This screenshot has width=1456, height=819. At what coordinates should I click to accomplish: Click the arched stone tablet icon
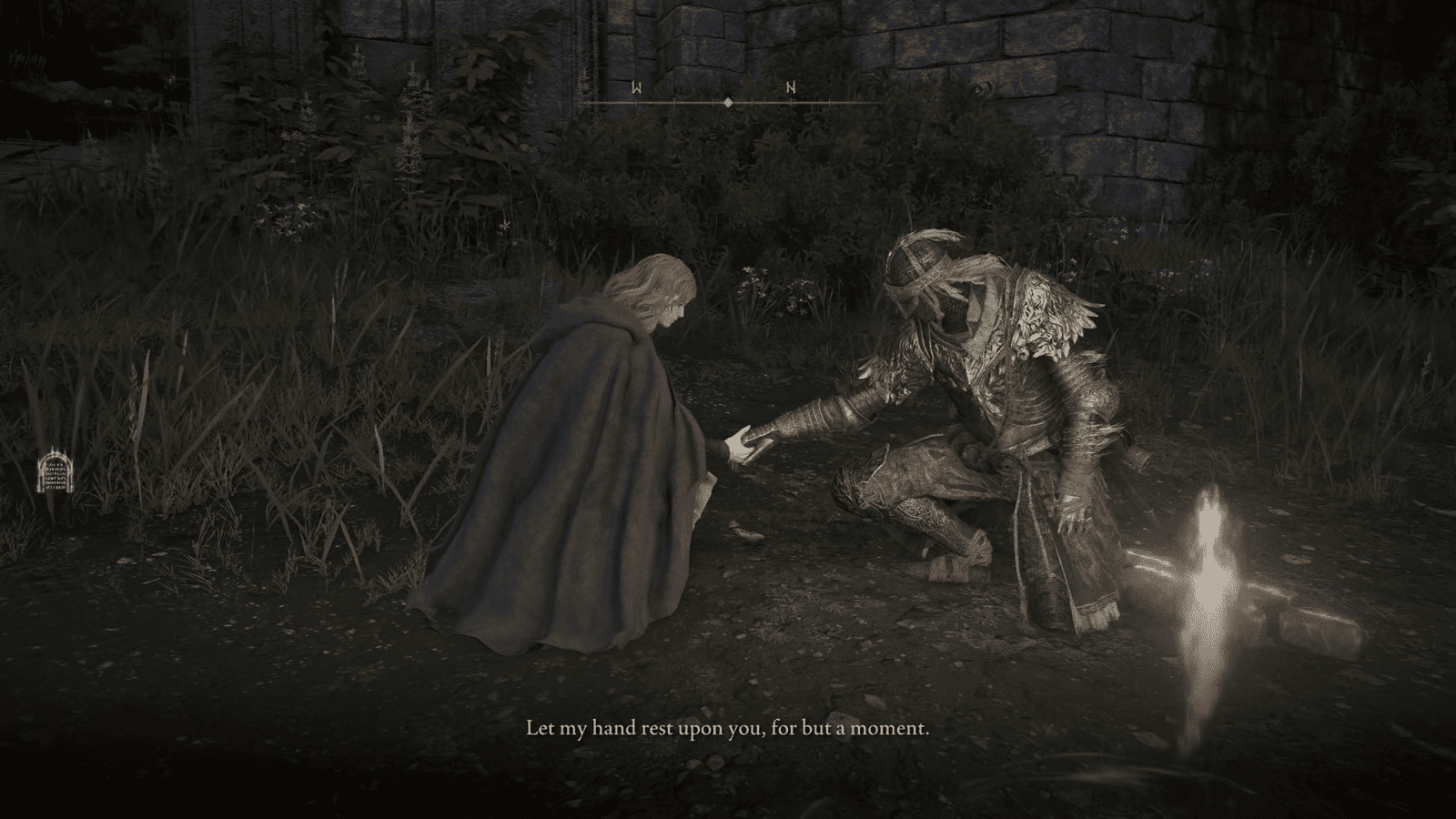click(52, 472)
